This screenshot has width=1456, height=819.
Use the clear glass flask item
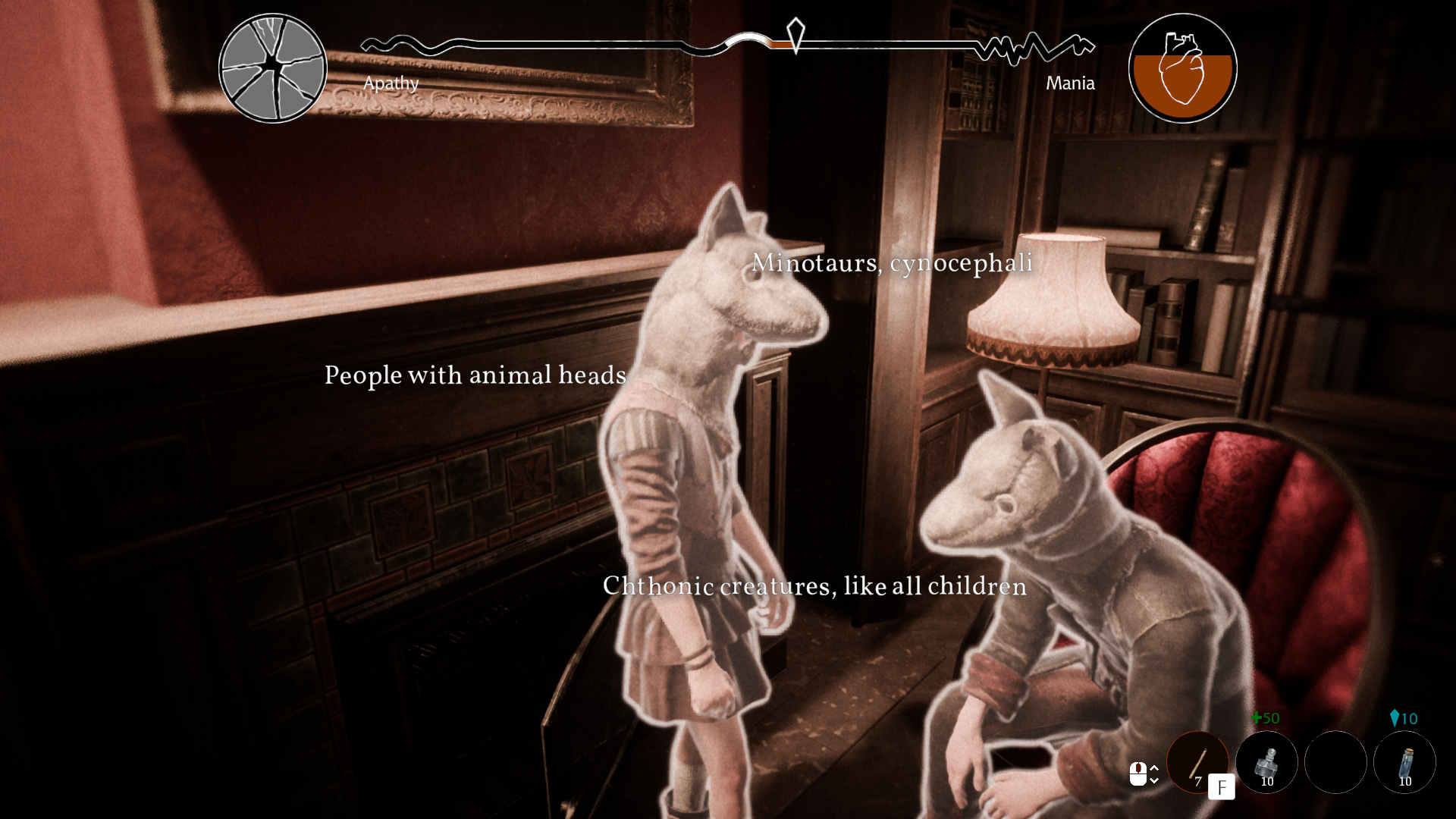[x=1266, y=761]
